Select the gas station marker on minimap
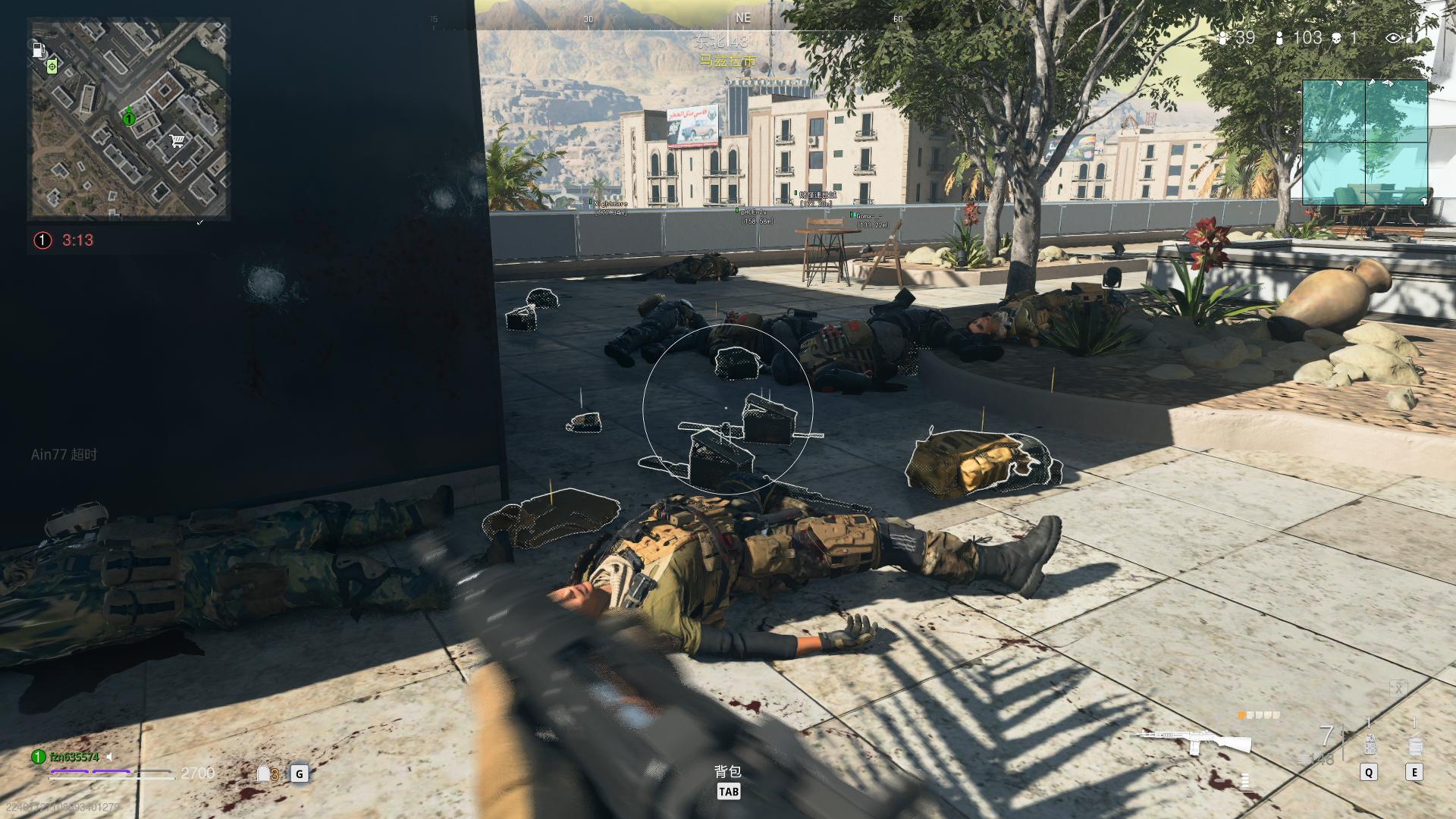Image resolution: width=1456 pixels, height=819 pixels. [38, 50]
